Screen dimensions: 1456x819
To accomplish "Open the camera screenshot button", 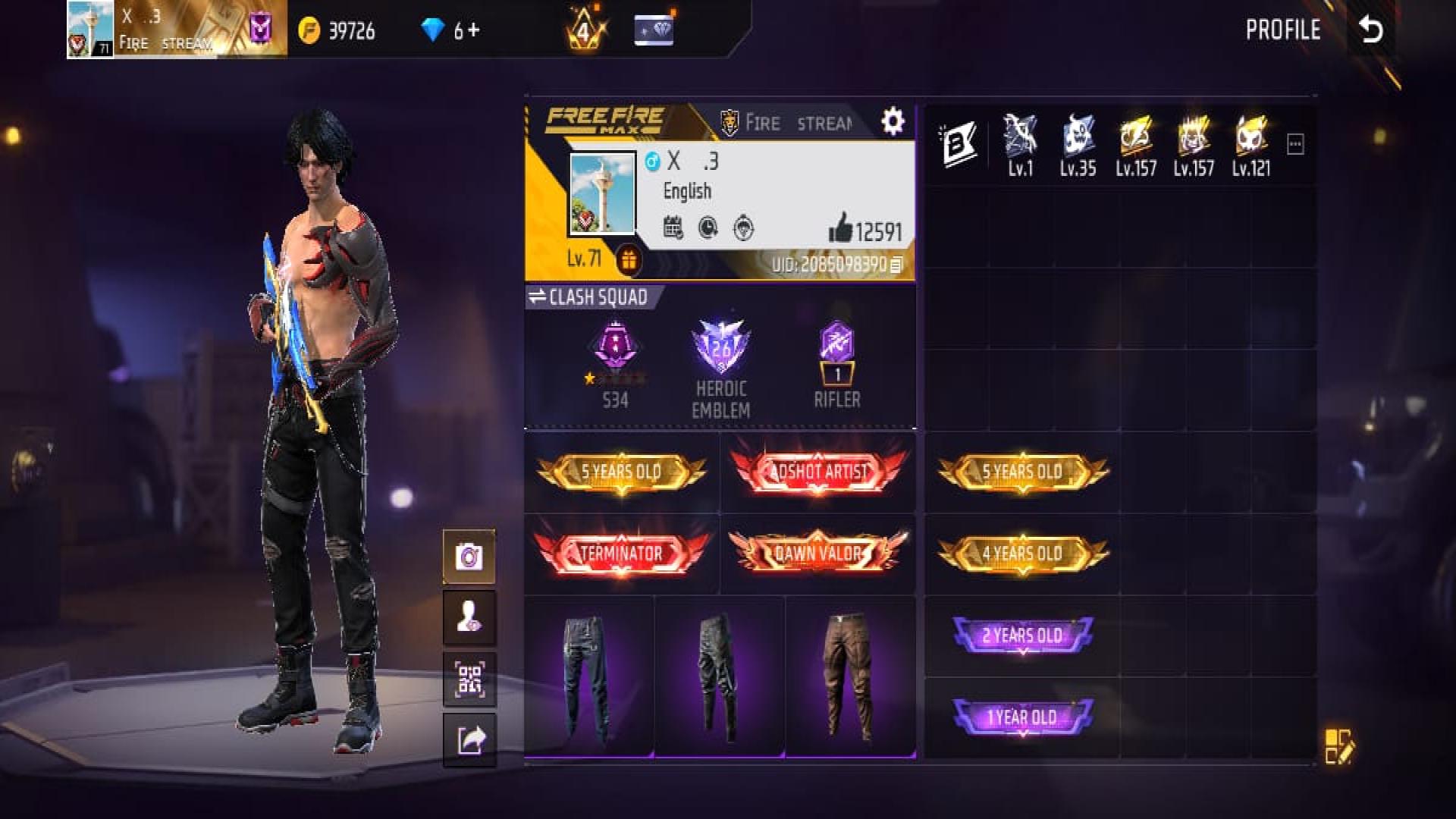I will tap(469, 557).
